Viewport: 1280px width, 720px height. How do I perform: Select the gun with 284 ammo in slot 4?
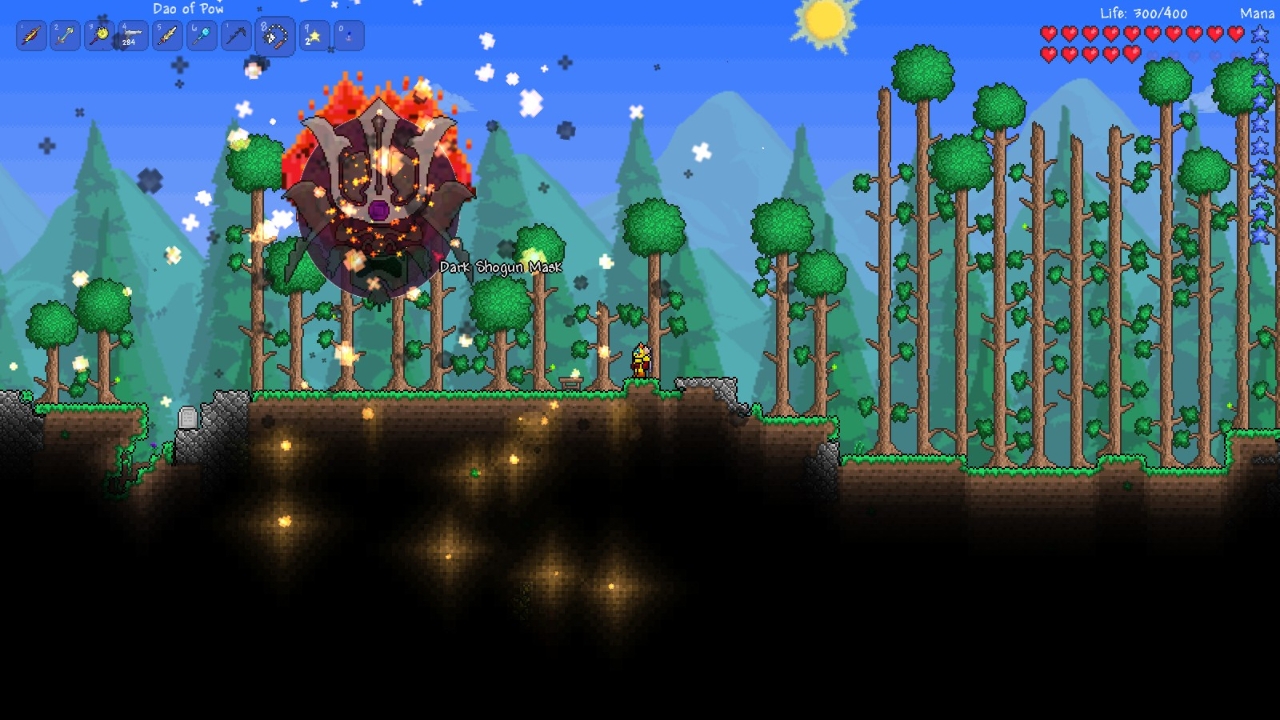(x=132, y=35)
